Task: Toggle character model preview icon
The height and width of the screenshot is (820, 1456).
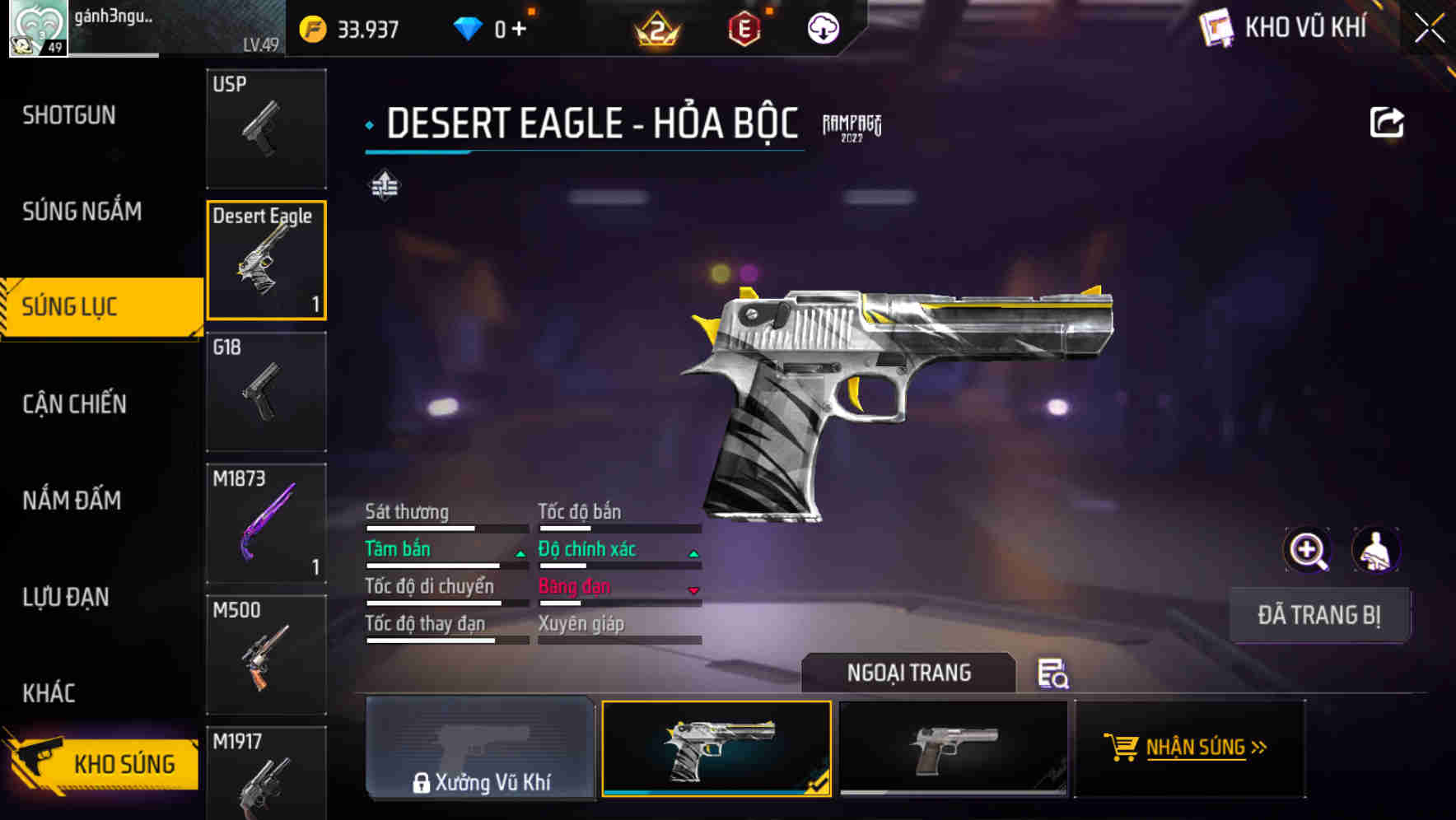Action: (x=1376, y=549)
